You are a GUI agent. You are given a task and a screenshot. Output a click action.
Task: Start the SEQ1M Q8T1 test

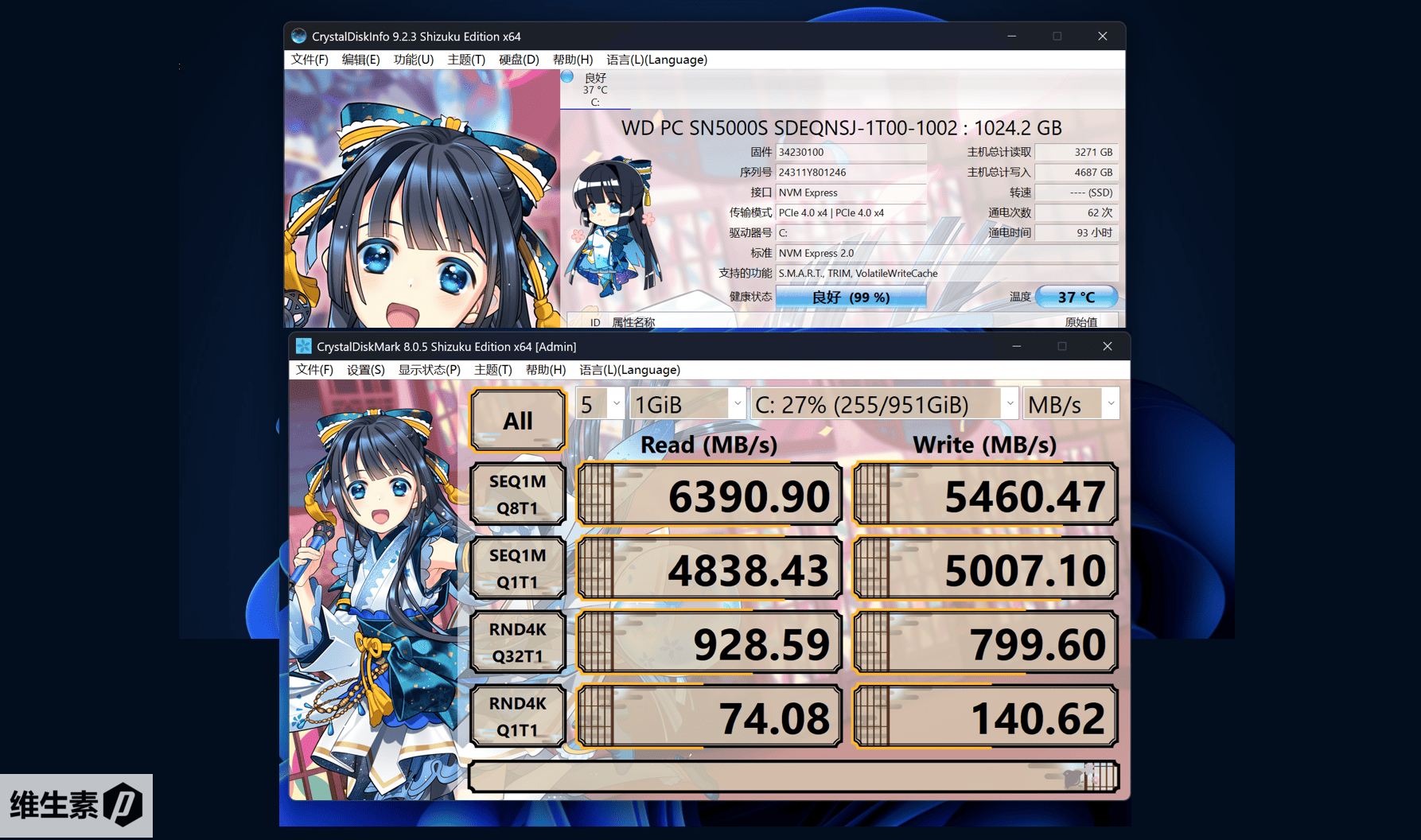click(x=517, y=494)
